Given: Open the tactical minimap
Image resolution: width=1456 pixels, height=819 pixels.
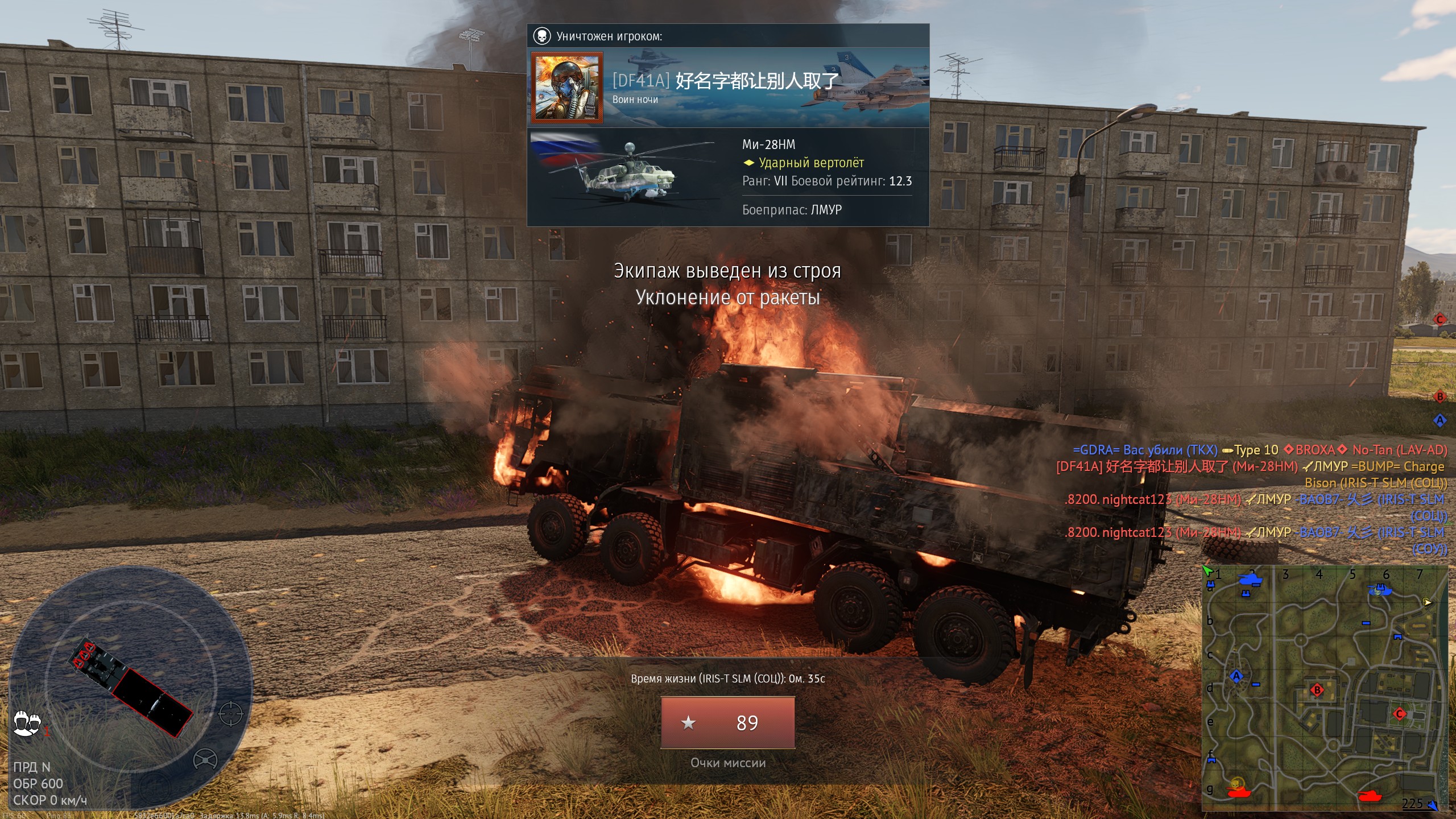Looking at the screenshot, I should pos(1325,688).
